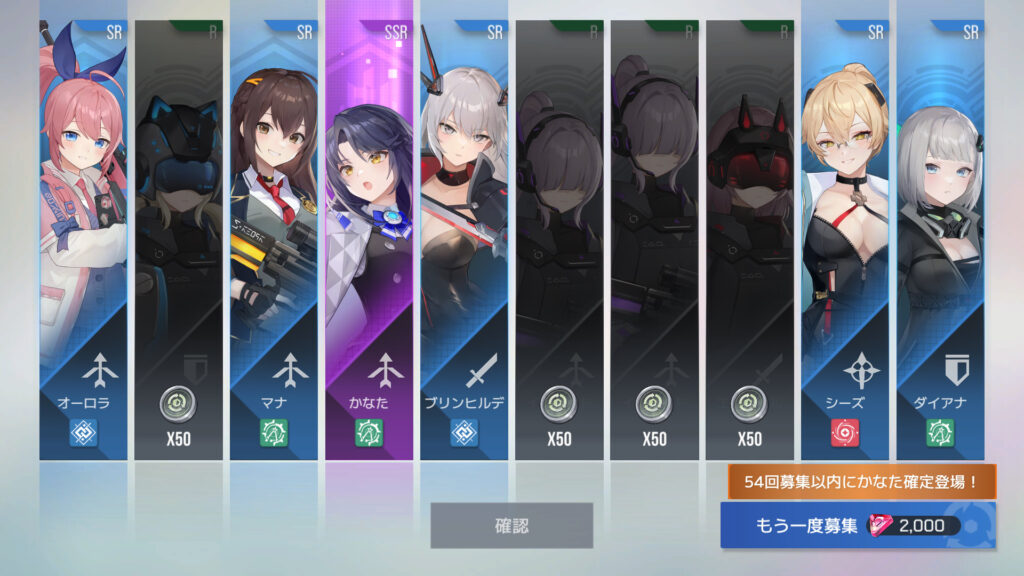The width and height of the screenshot is (1024, 576).
Task: Click the 54回募集以内にかなた確定登場 banner
Action: pyautogui.click(x=861, y=482)
